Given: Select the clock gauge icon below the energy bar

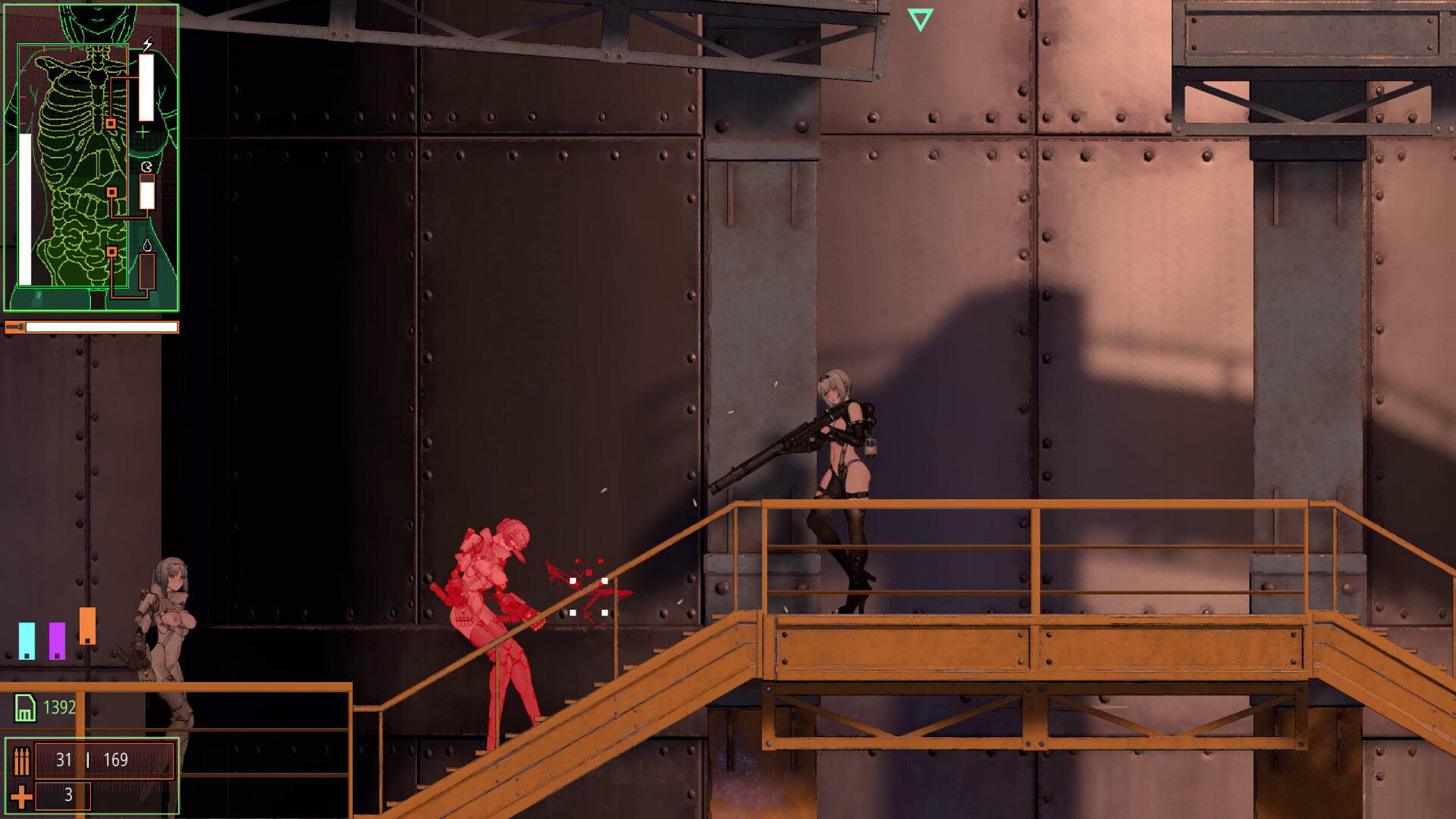Looking at the screenshot, I should point(147,166).
